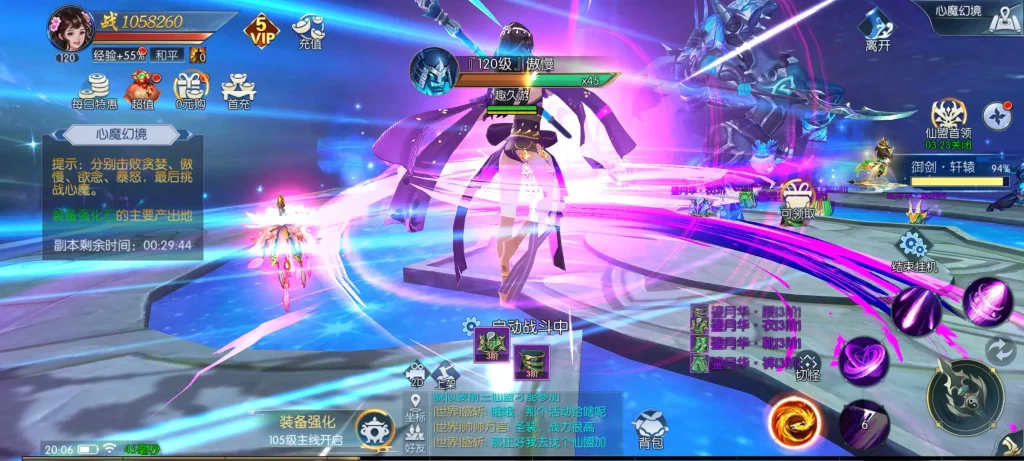Claim the 可领取 gift box reward
The image size is (1024, 461).
pyautogui.click(x=796, y=199)
